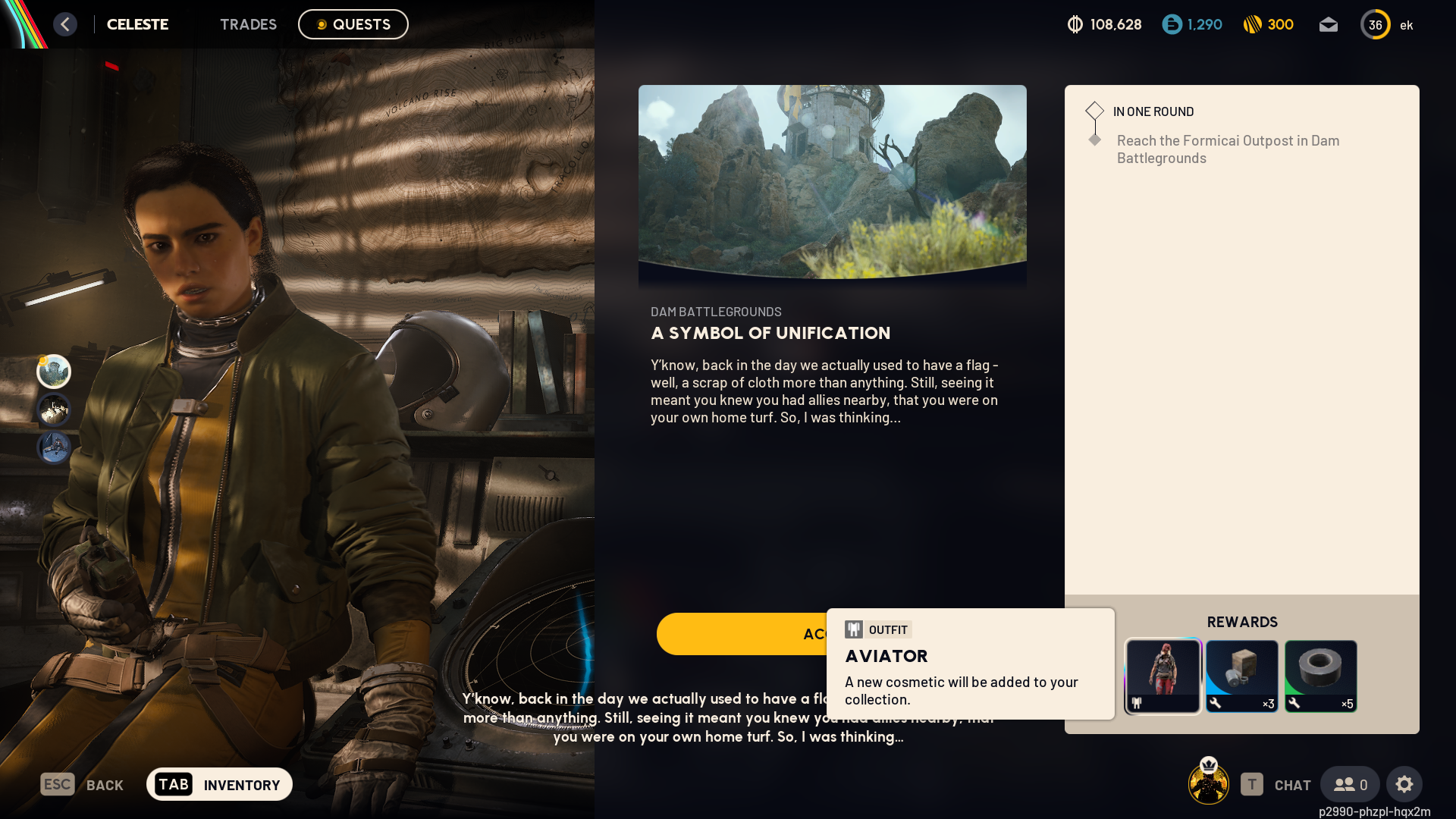Choose the bottom quest thumbnail
The width and height of the screenshot is (1456, 819).
point(54,447)
